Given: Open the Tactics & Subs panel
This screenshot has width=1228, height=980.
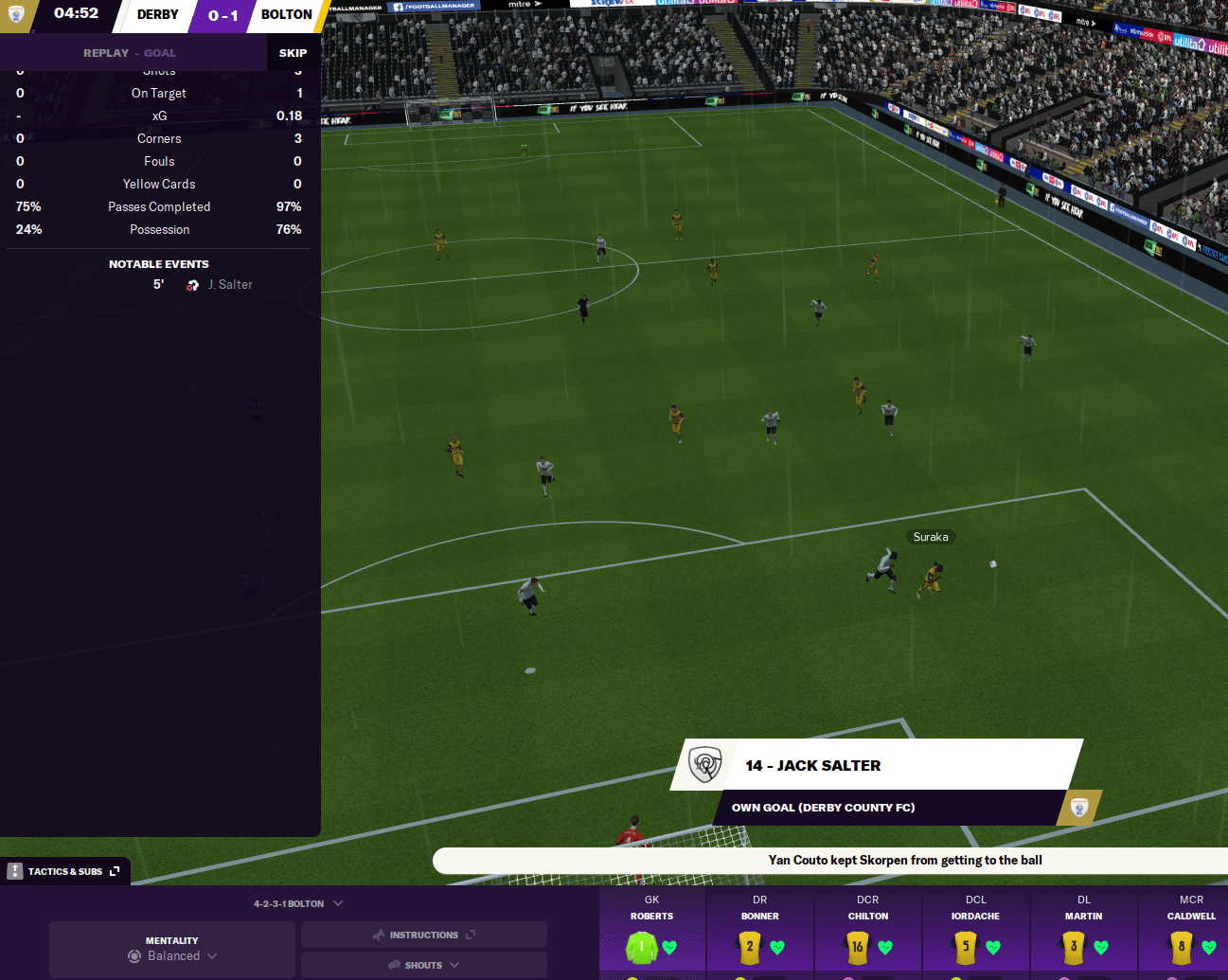Looking at the screenshot, I should coord(65,871).
